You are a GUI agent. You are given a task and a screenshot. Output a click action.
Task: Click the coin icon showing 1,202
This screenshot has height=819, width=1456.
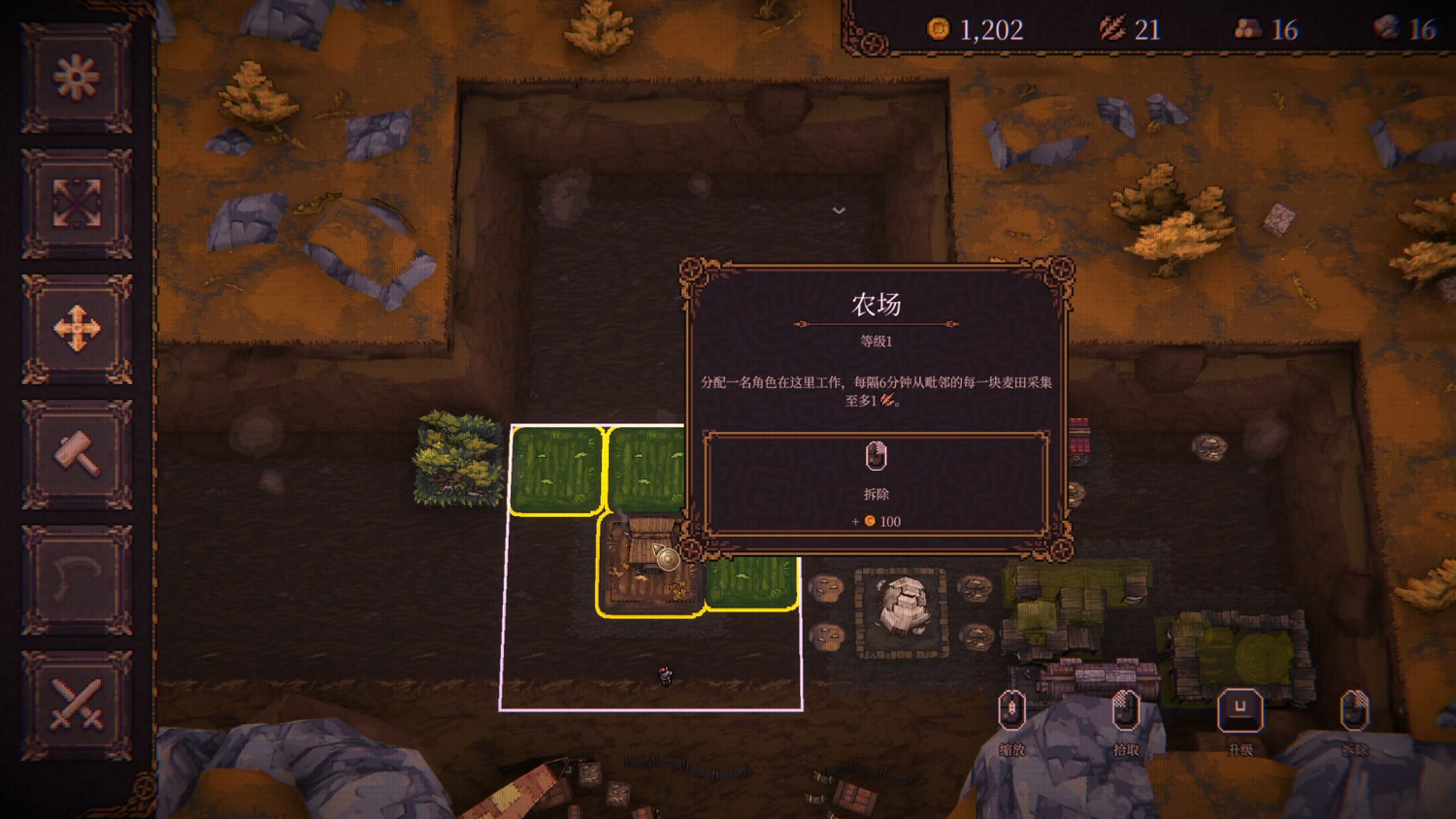[x=937, y=29]
